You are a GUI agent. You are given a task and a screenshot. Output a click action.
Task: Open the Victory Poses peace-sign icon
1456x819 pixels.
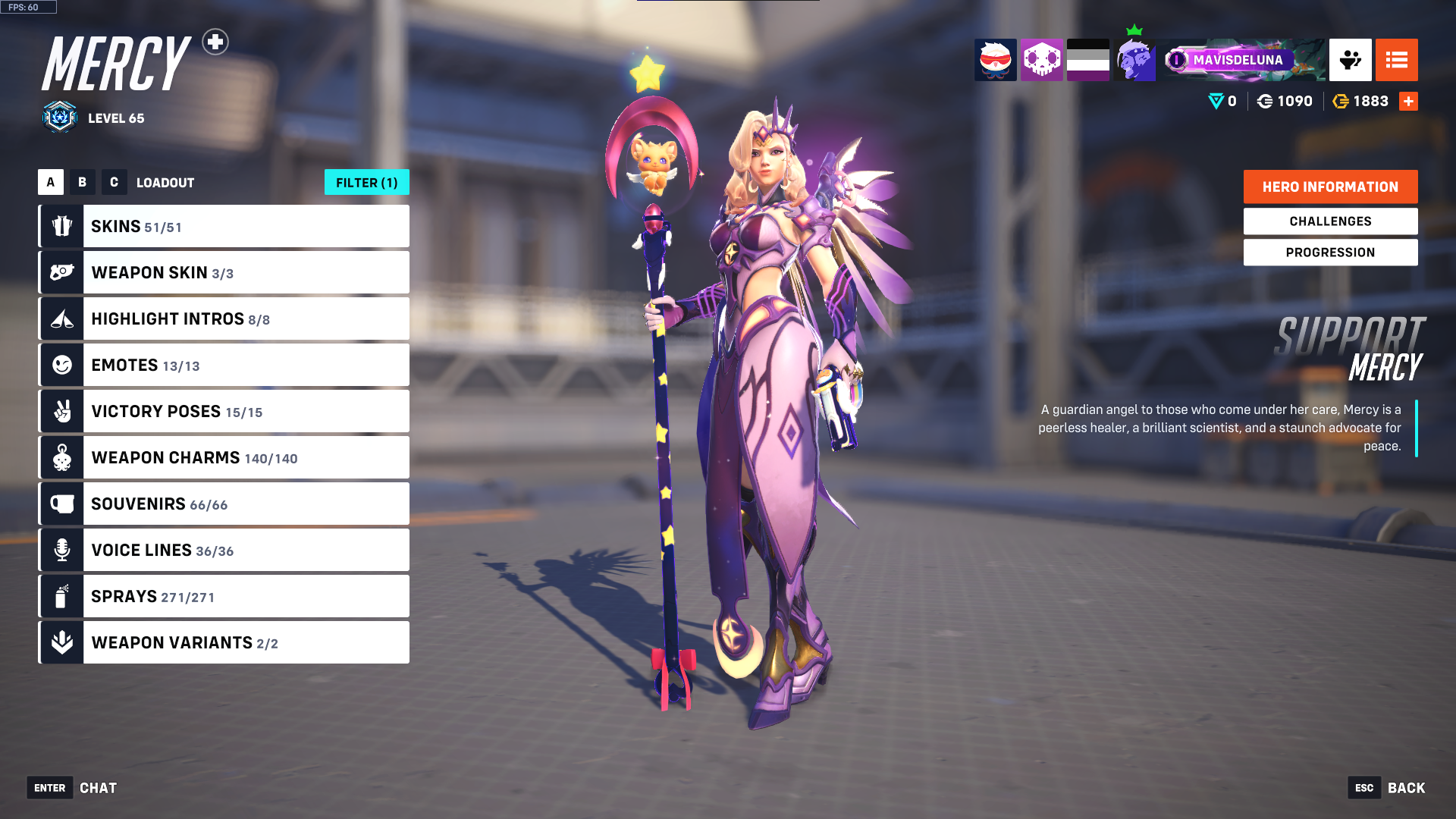(61, 411)
